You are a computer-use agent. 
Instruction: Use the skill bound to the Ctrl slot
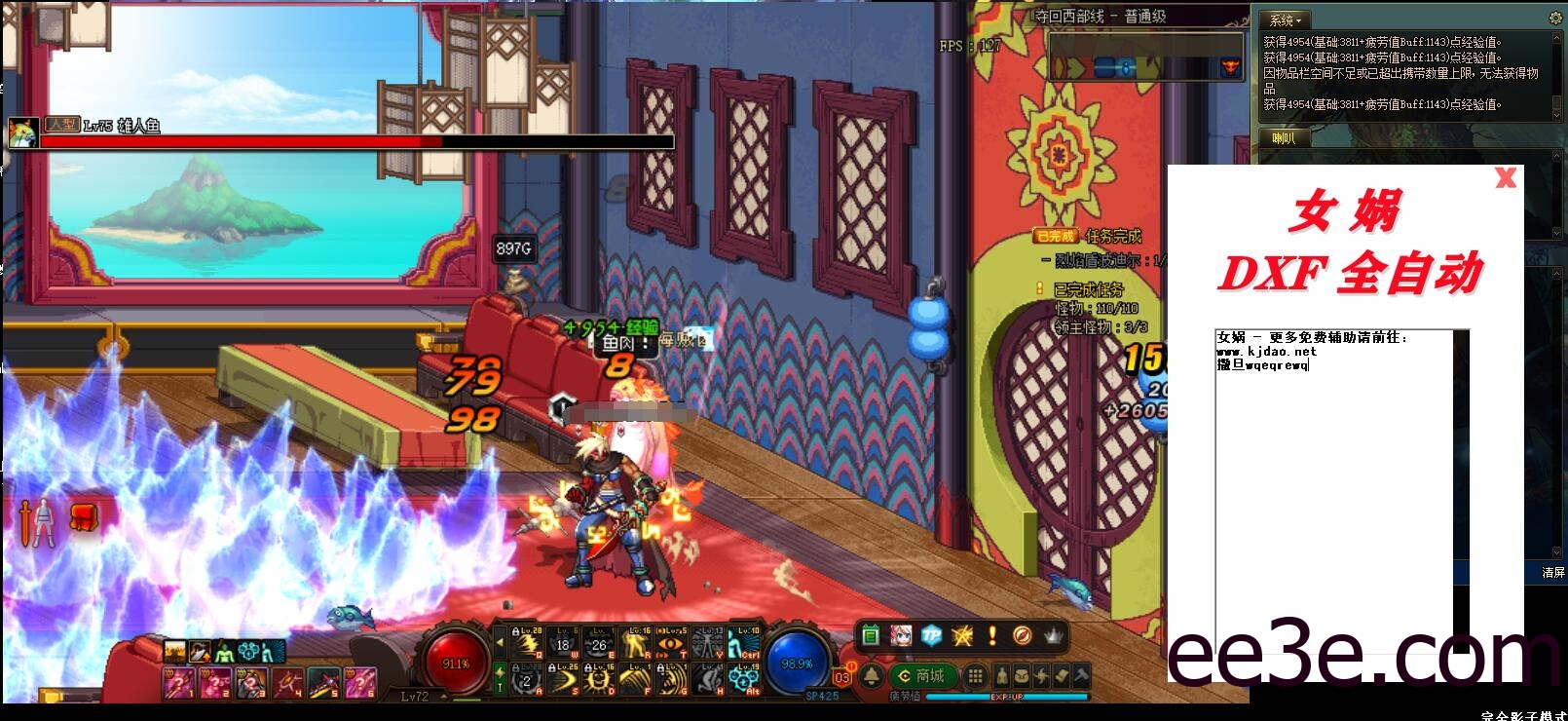pos(744,643)
